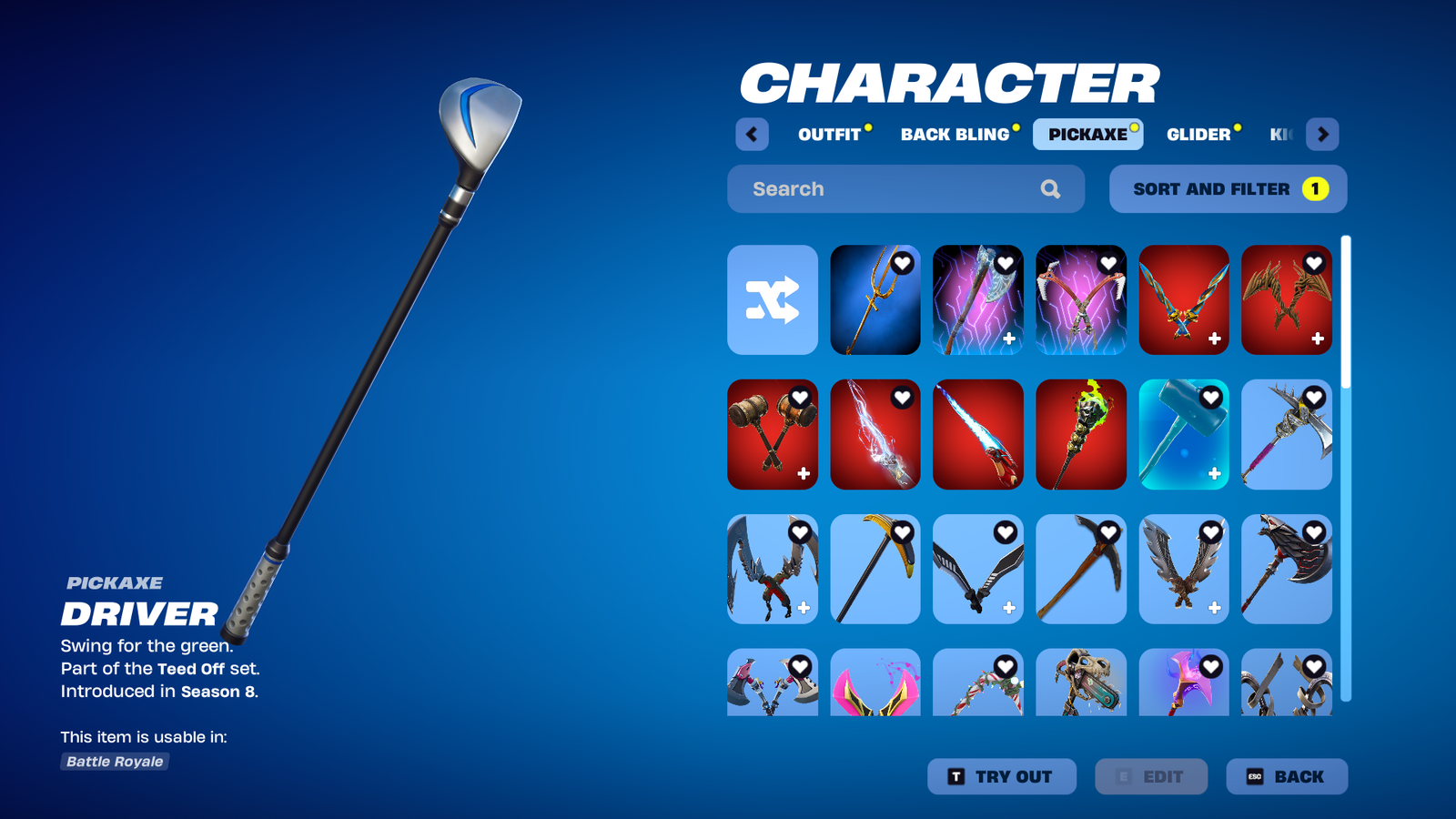Go back with the Back button
The image size is (1456, 819).
pos(1286,776)
